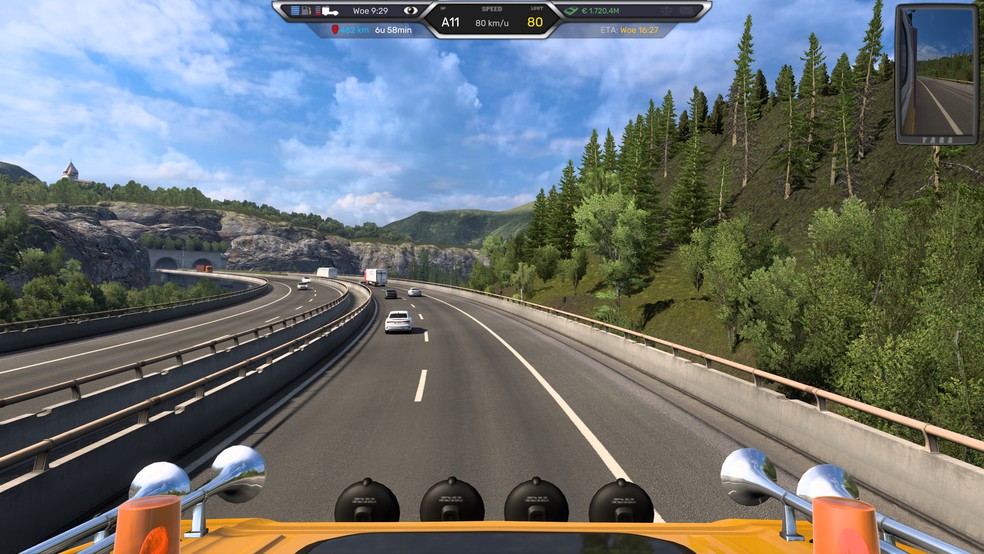Screen dimensions: 984x554
Task: Click the truck and trailer damage icon
Action: (329, 11)
